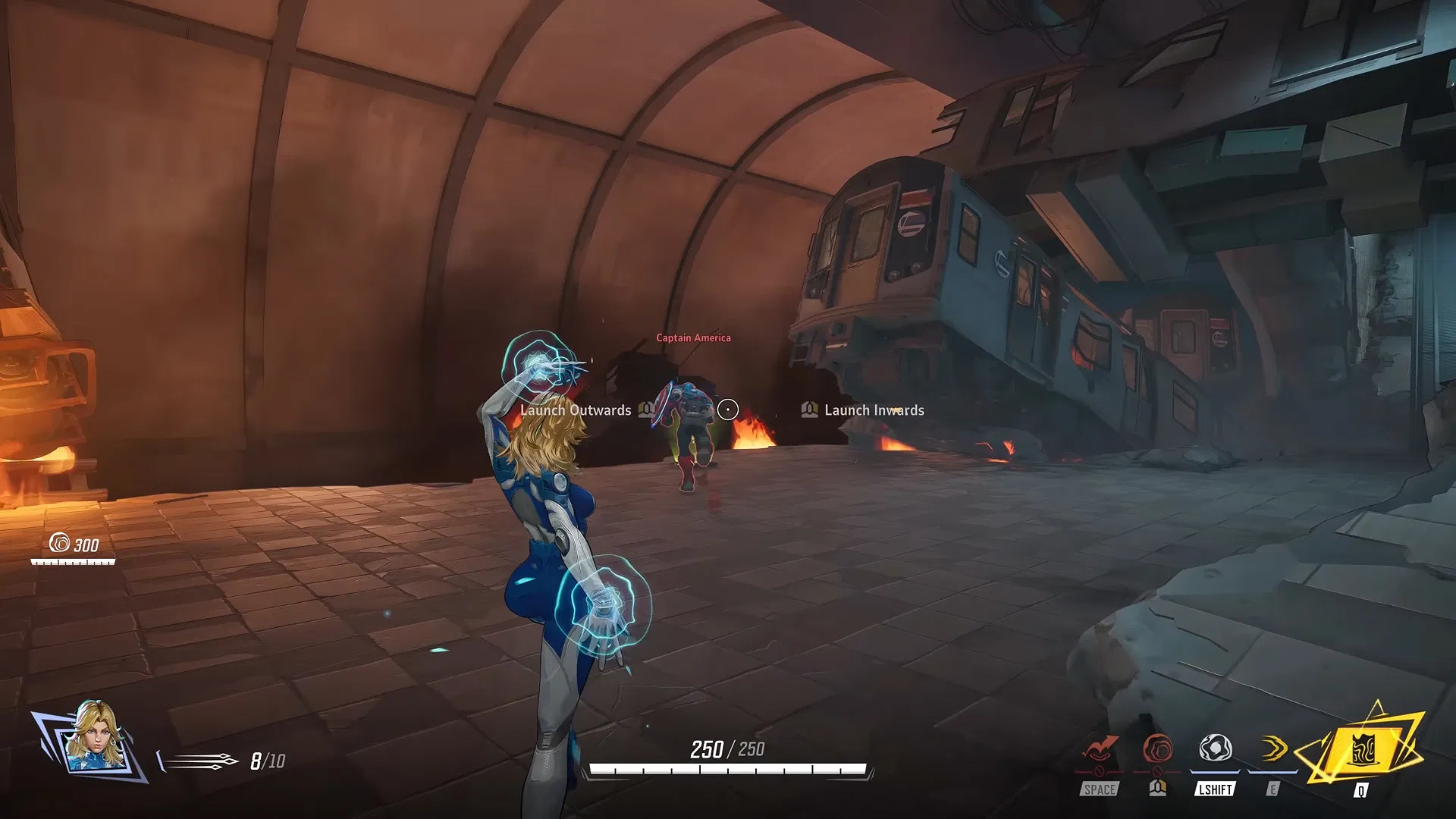The height and width of the screenshot is (819, 1456).
Task: Toggle Launch Inwards mode
Action: [874, 410]
